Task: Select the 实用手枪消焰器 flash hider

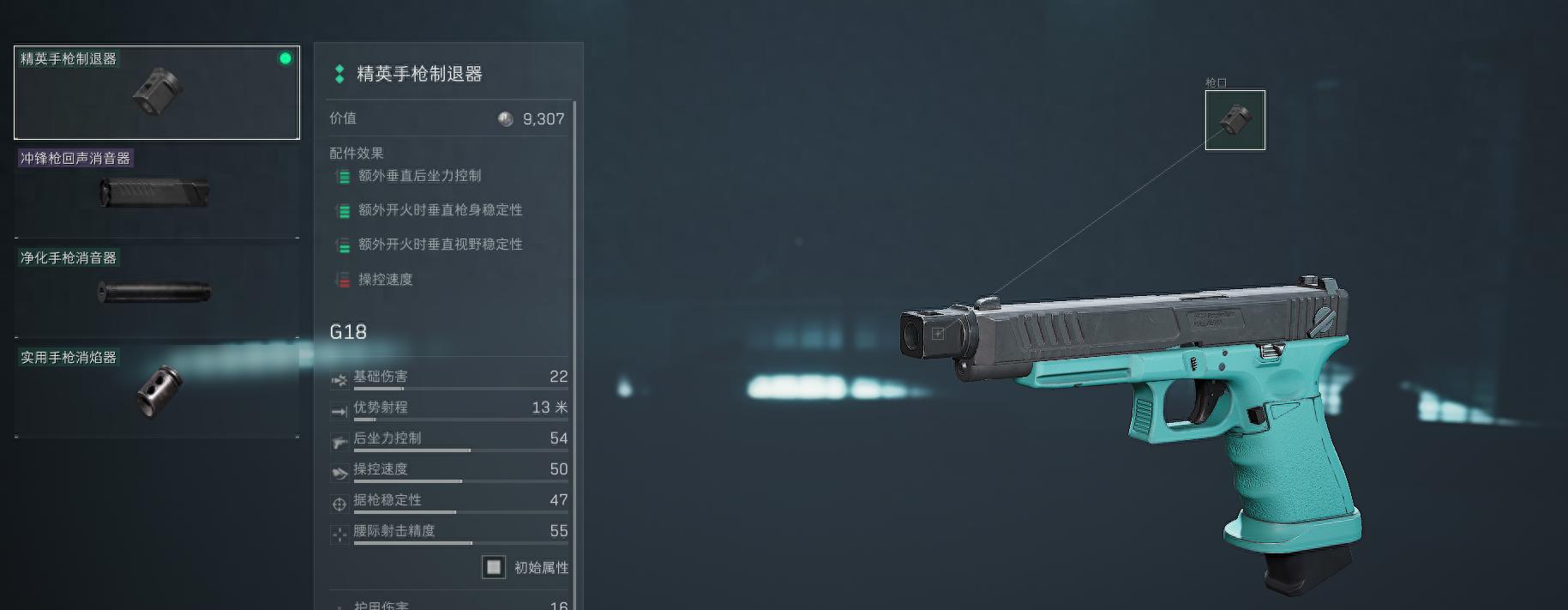Action: (x=157, y=391)
